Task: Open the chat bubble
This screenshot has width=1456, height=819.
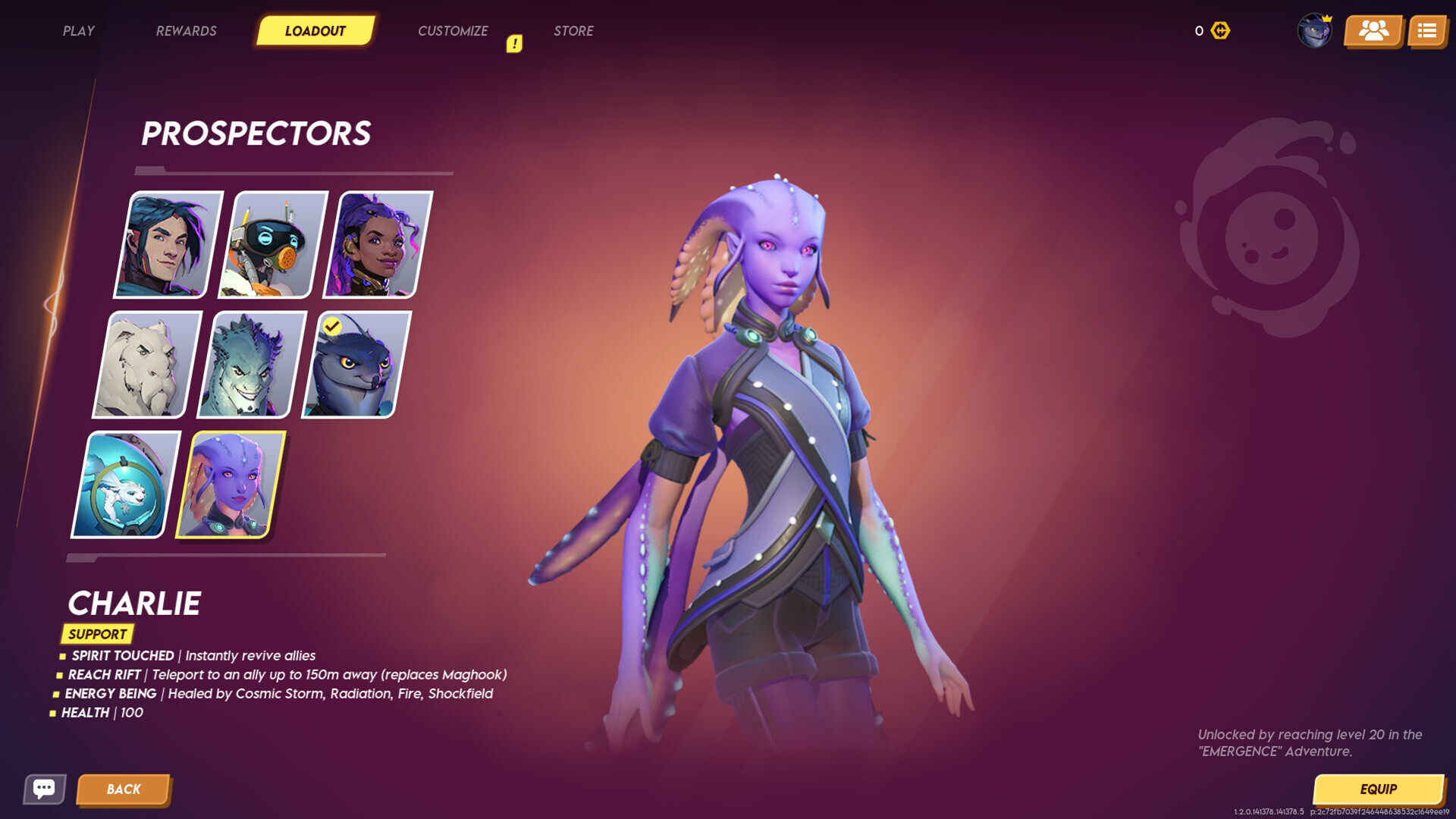Action: point(45,789)
